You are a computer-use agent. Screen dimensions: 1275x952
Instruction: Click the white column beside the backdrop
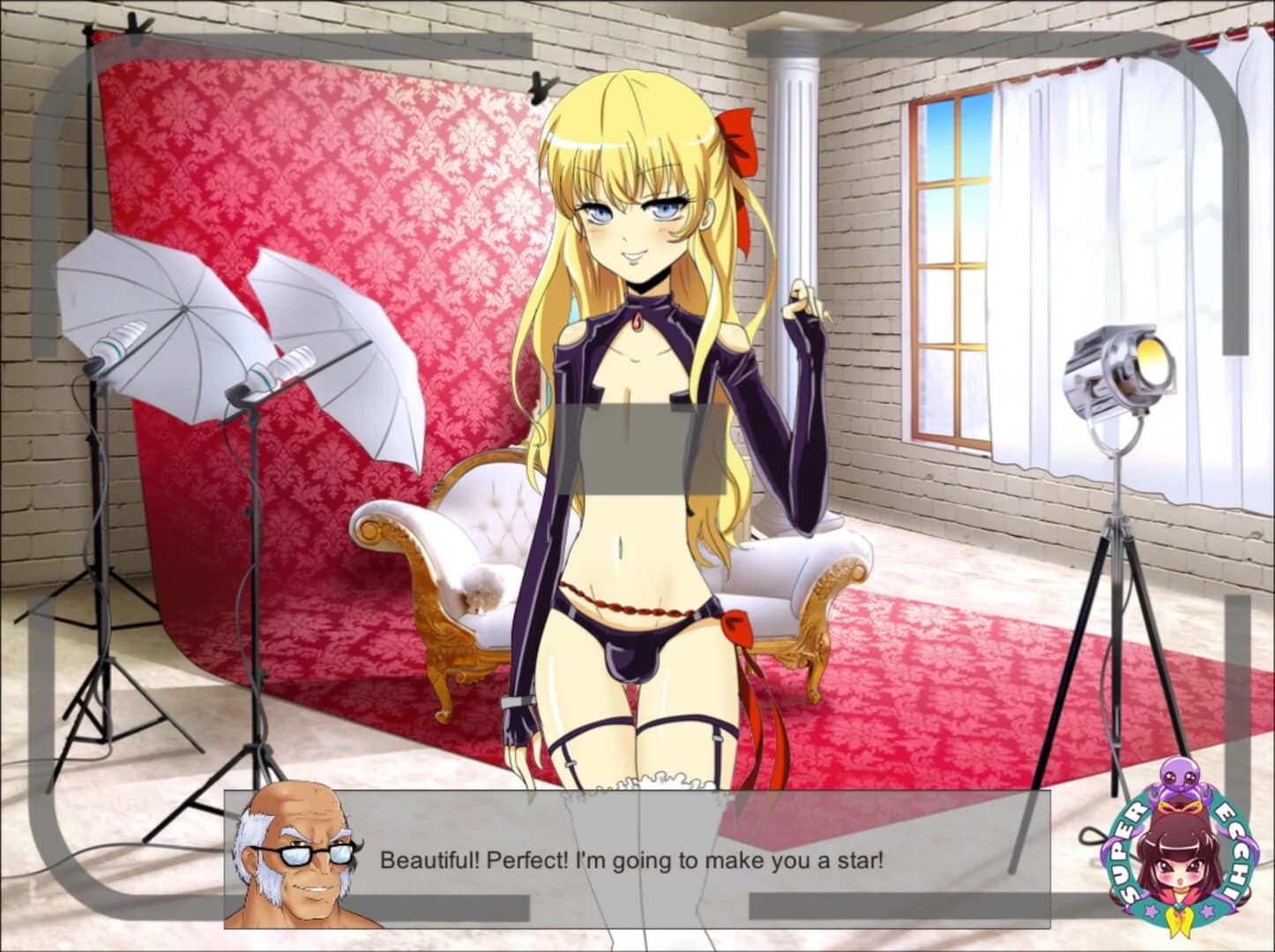click(x=792, y=176)
